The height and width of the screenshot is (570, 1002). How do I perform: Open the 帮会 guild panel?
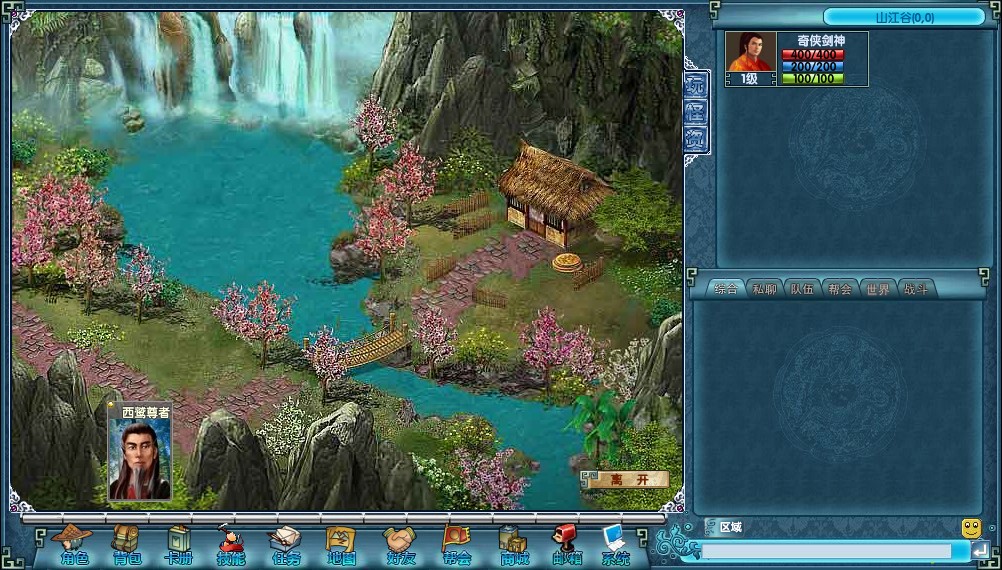pos(456,546)
